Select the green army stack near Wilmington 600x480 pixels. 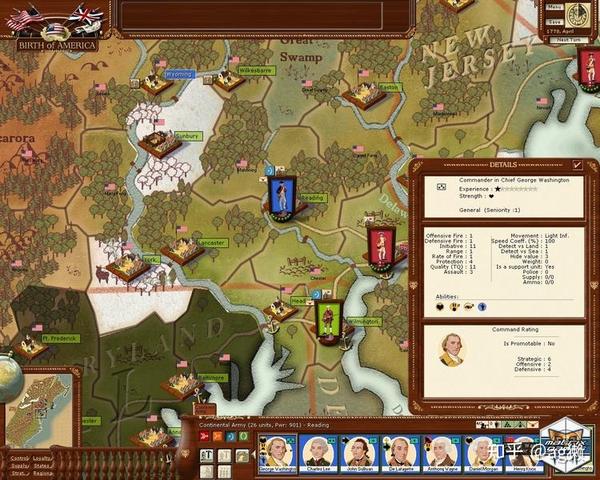pos(326,319)
